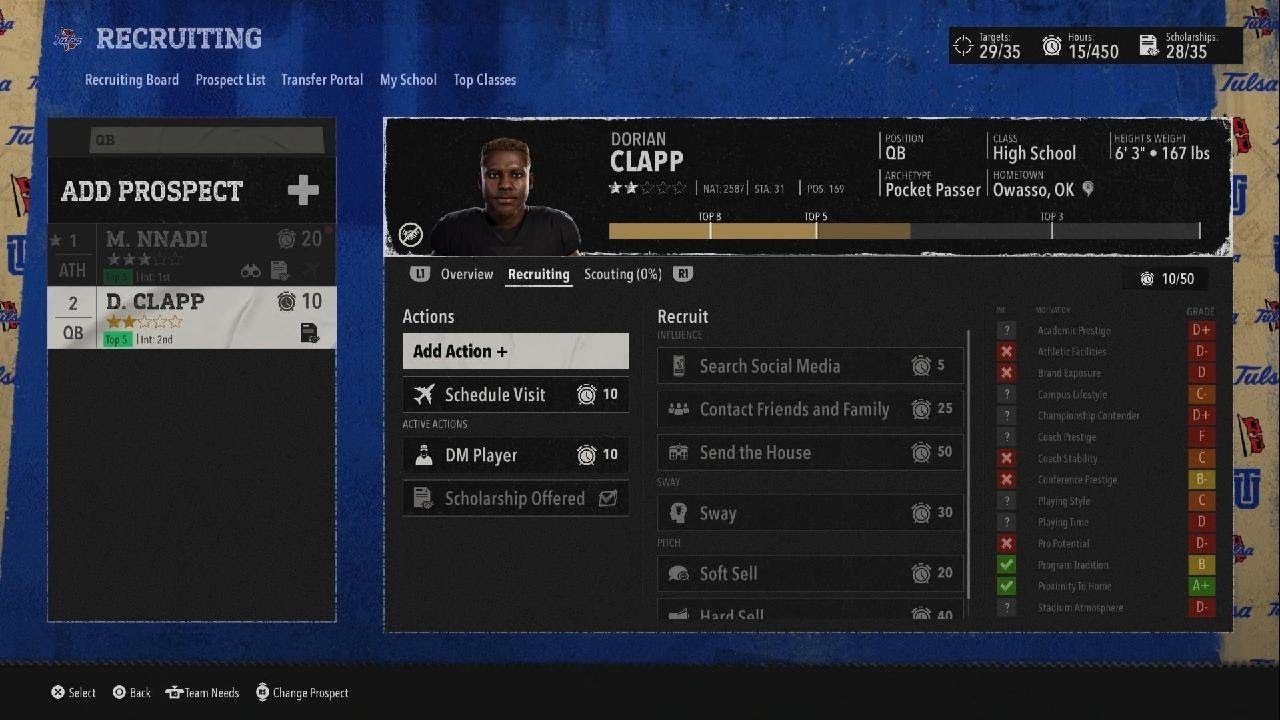Image resolution: width=1280 pixels, height=720 pixels.
Task: Toggle the Scholarship Offered checkbox
Action: [607, 498]
